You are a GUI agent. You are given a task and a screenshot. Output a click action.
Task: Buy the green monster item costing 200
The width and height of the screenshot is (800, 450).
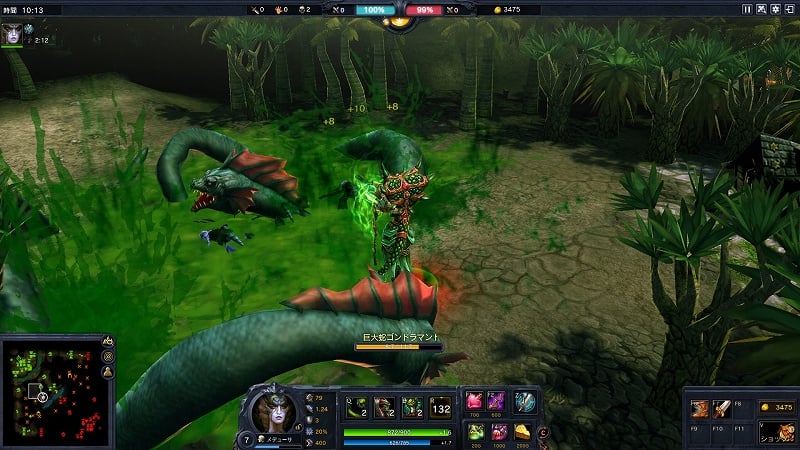point(474,432)
